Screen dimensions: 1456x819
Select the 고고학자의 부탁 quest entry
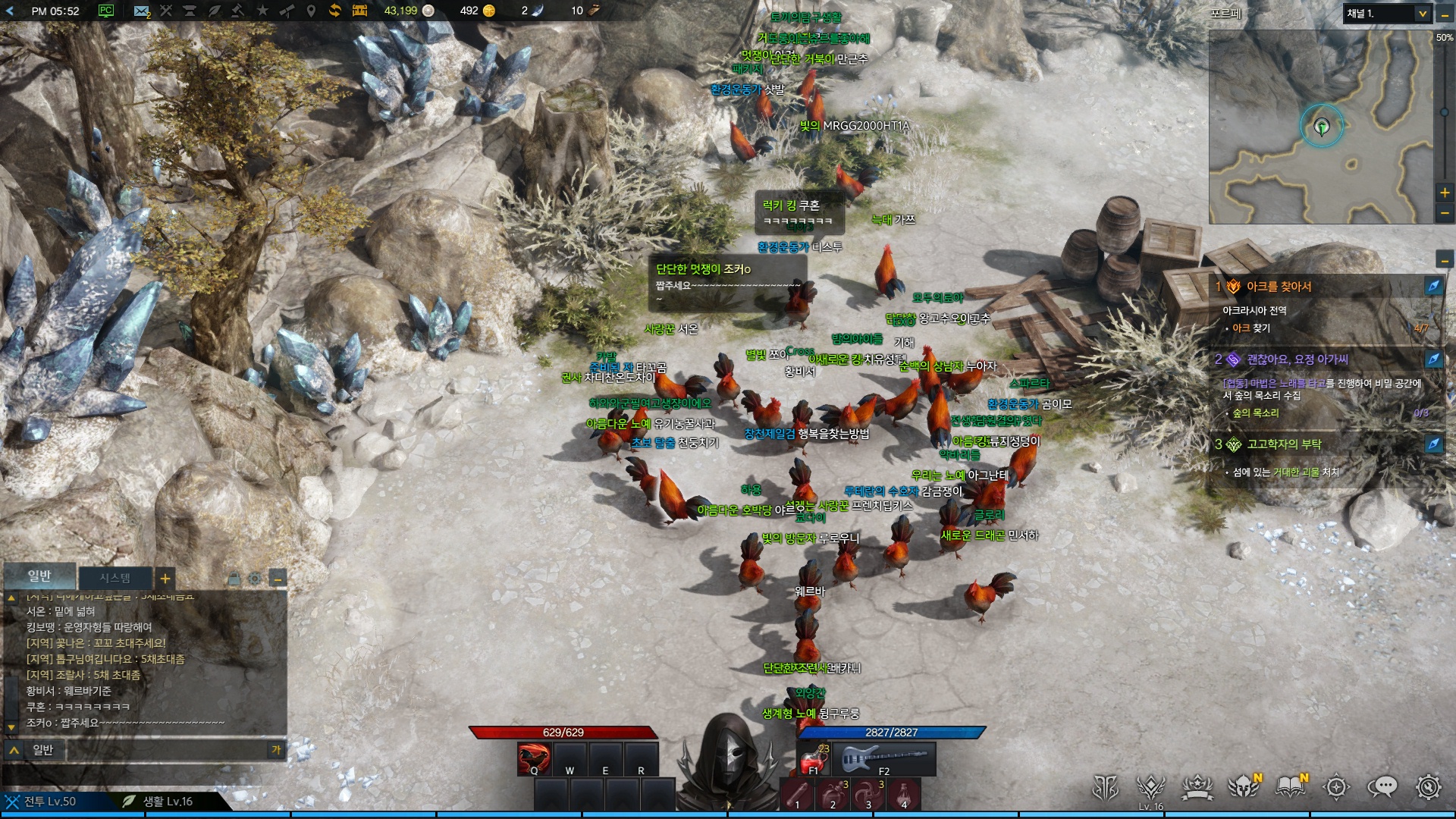[1284, 444]
